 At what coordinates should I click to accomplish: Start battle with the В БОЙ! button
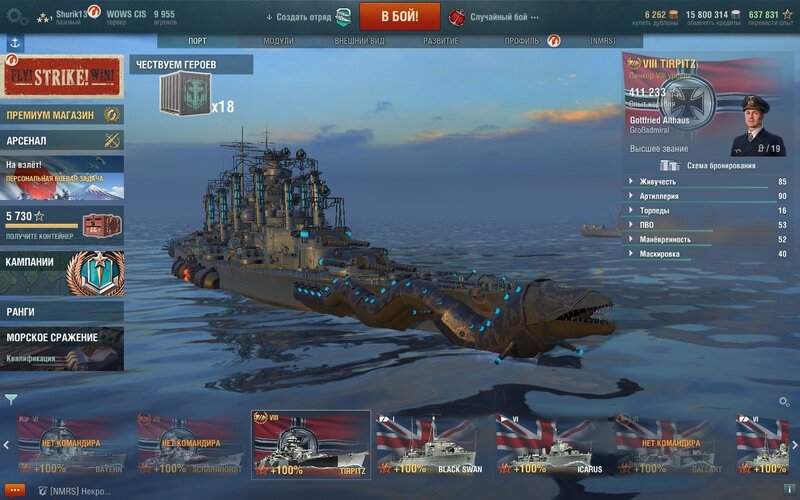click(x=400, y=16)
